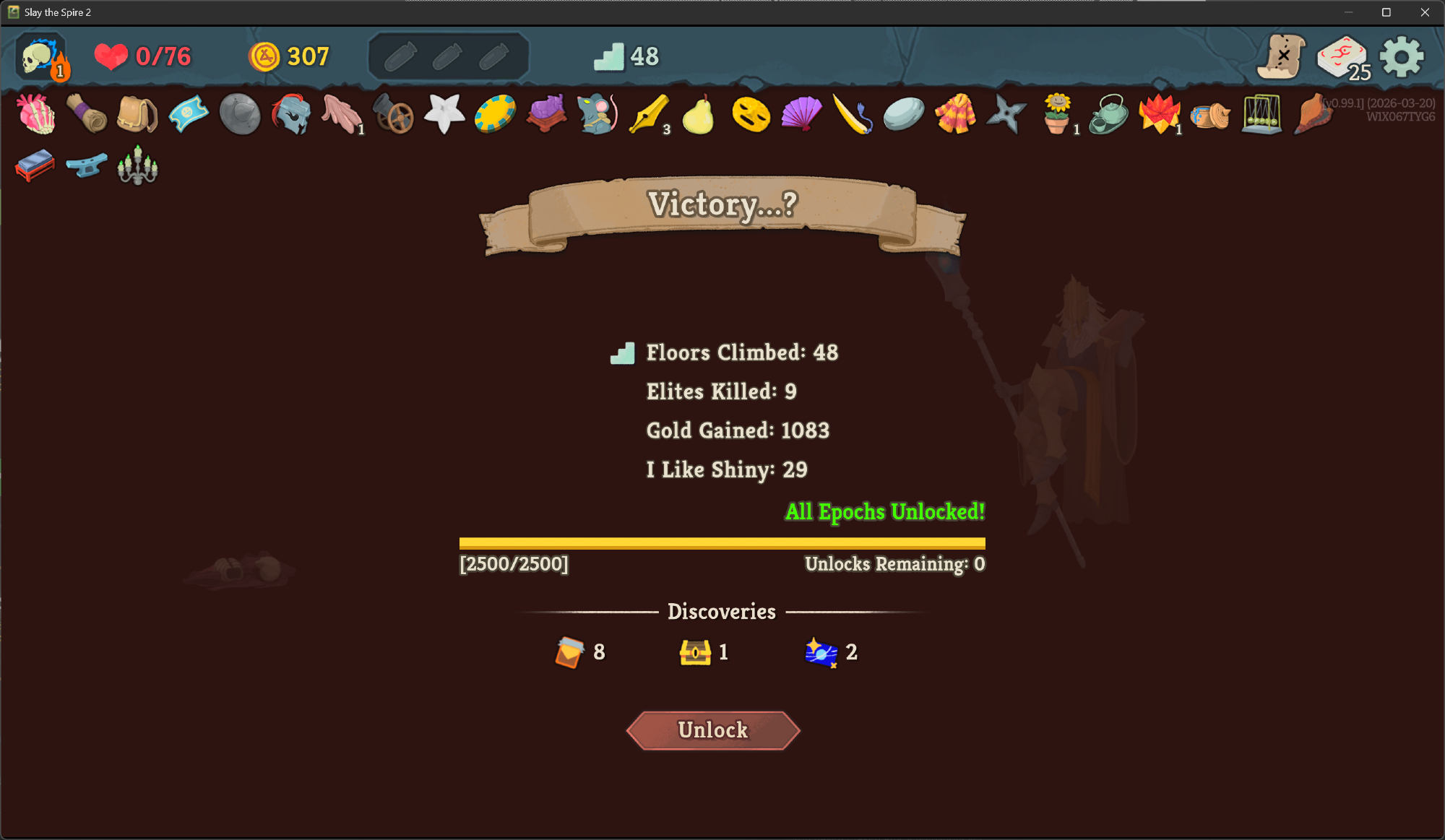Inspect the brown backpack relic

(x=137, y=114)
